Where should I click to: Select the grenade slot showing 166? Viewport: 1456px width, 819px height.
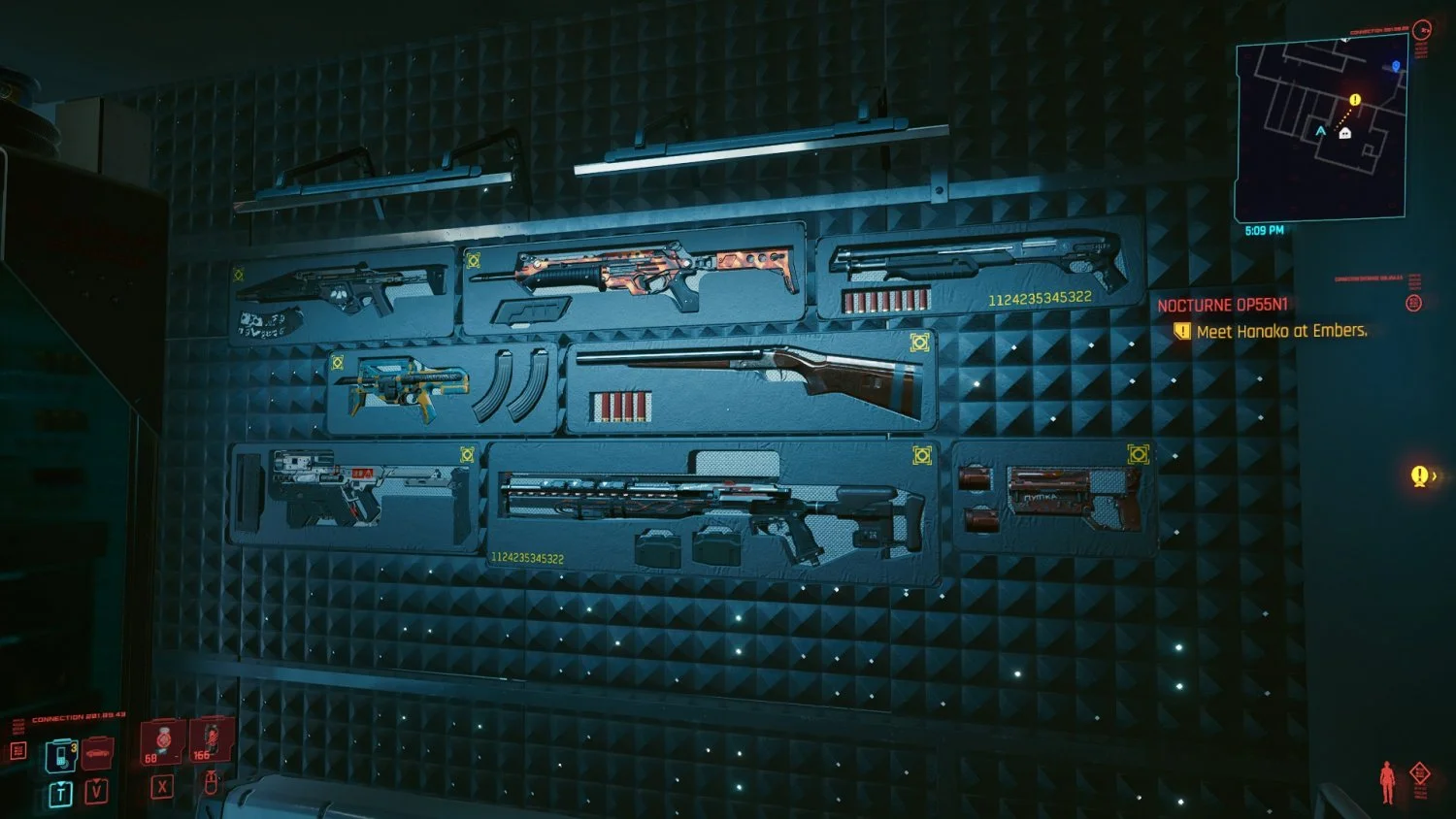(x=210, y=740)
